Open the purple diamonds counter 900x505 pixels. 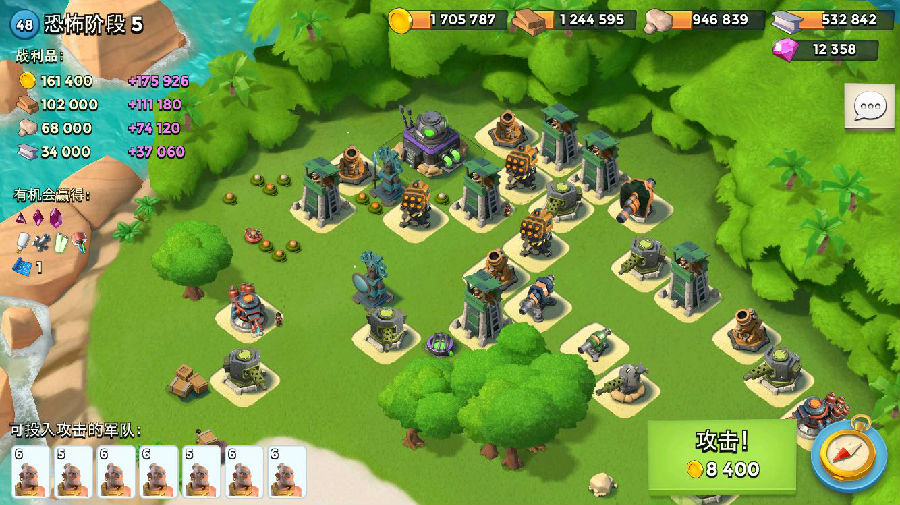click(826, 49)
